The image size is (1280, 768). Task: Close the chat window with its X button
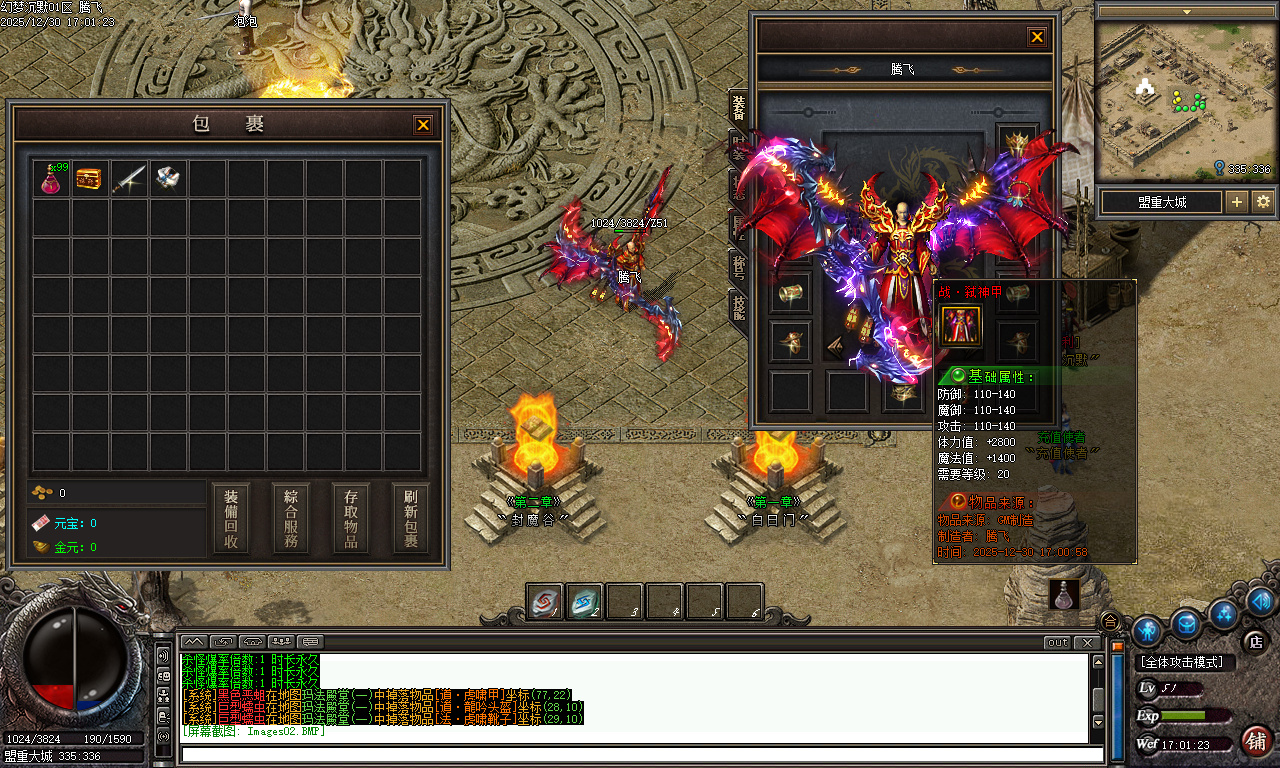tap(1086, 642)
